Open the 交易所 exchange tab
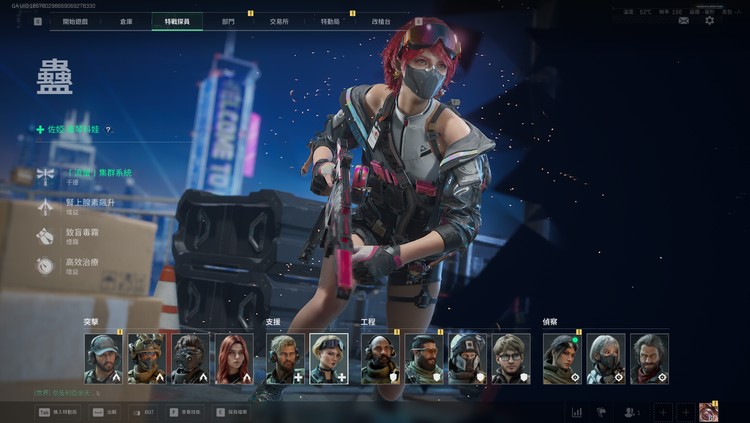Image resolution: width=750 pixels, height=423 pixels. click(x=280, y=20)
